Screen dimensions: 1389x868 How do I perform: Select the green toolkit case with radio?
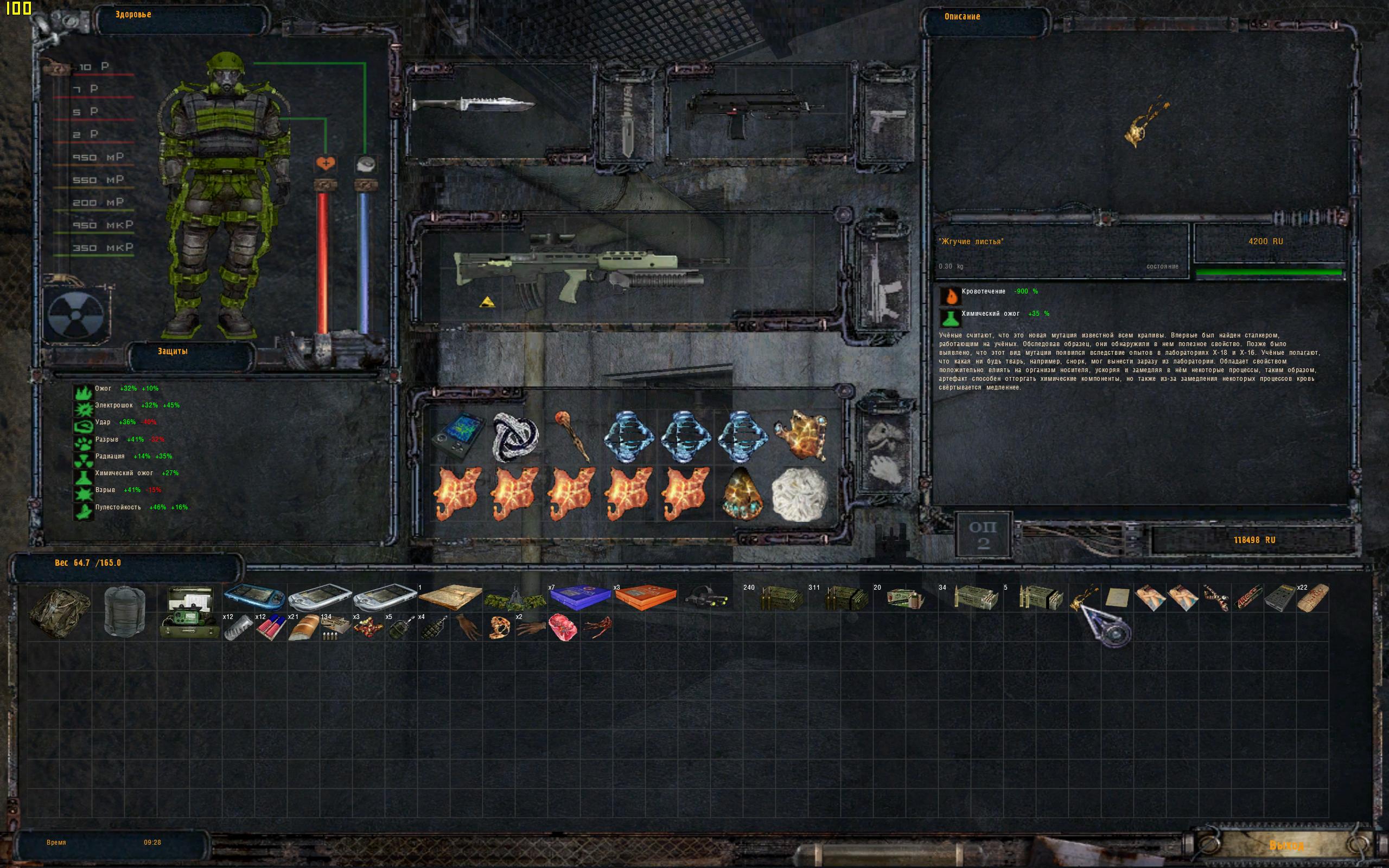point(189,612)
